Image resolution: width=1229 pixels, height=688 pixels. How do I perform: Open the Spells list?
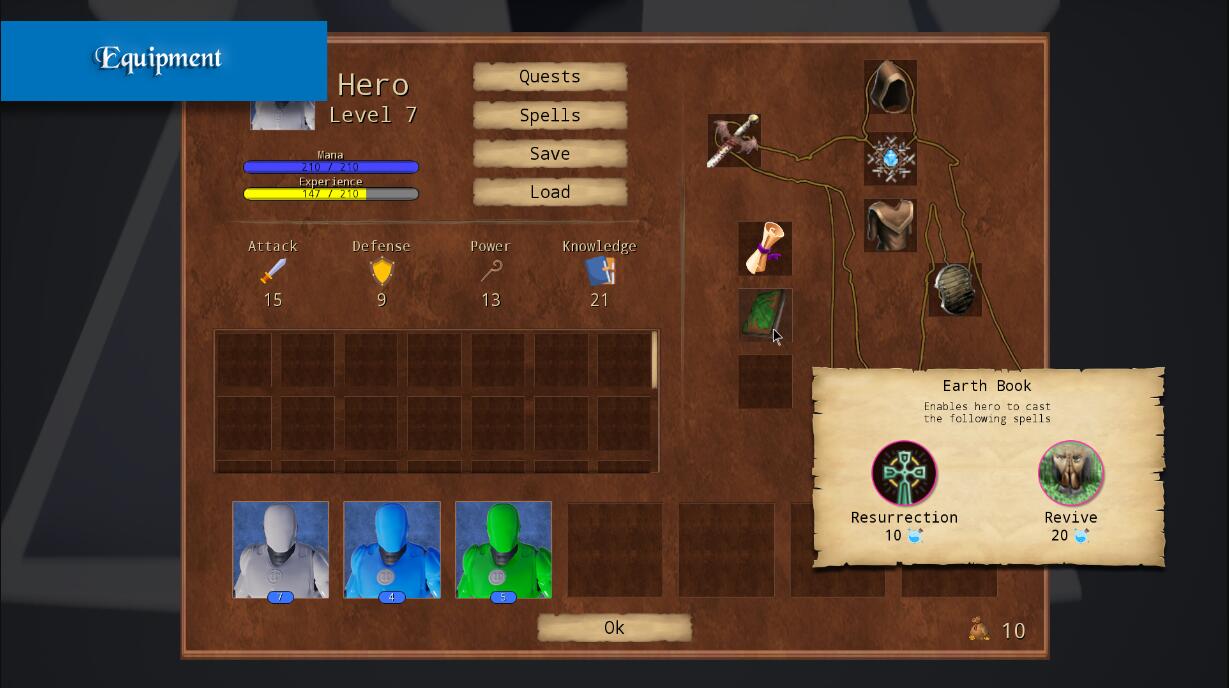coord(550,116)
